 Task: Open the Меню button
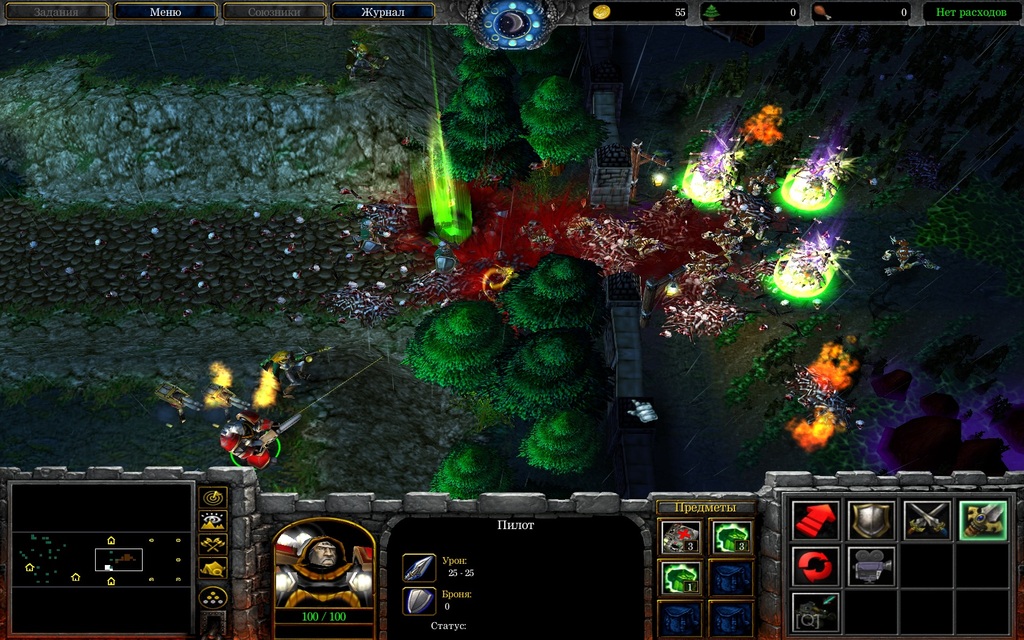(x=165, y=12)
